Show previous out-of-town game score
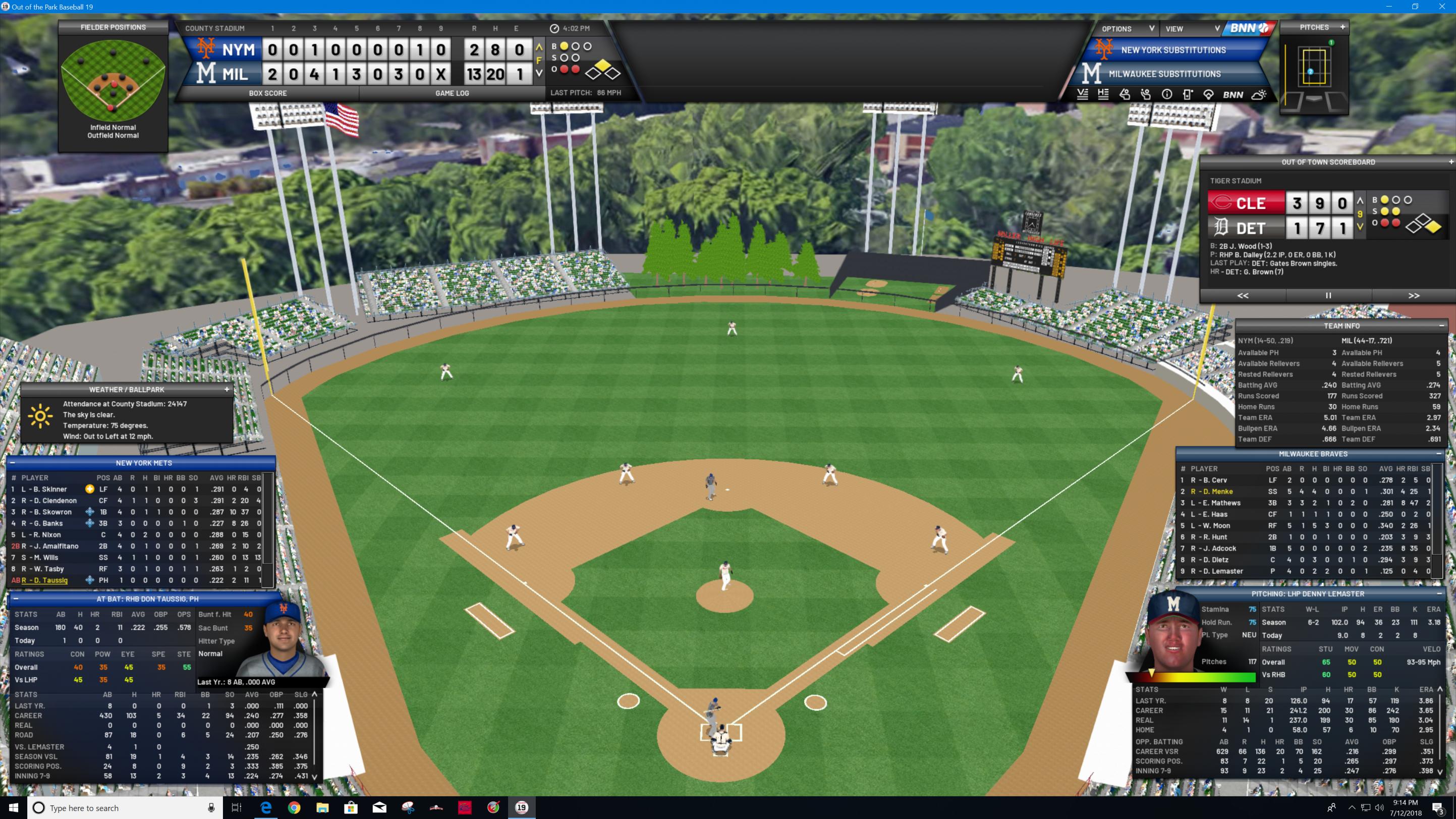The height and width of the screenshot is (819, 1456). tap(1243, 296)
